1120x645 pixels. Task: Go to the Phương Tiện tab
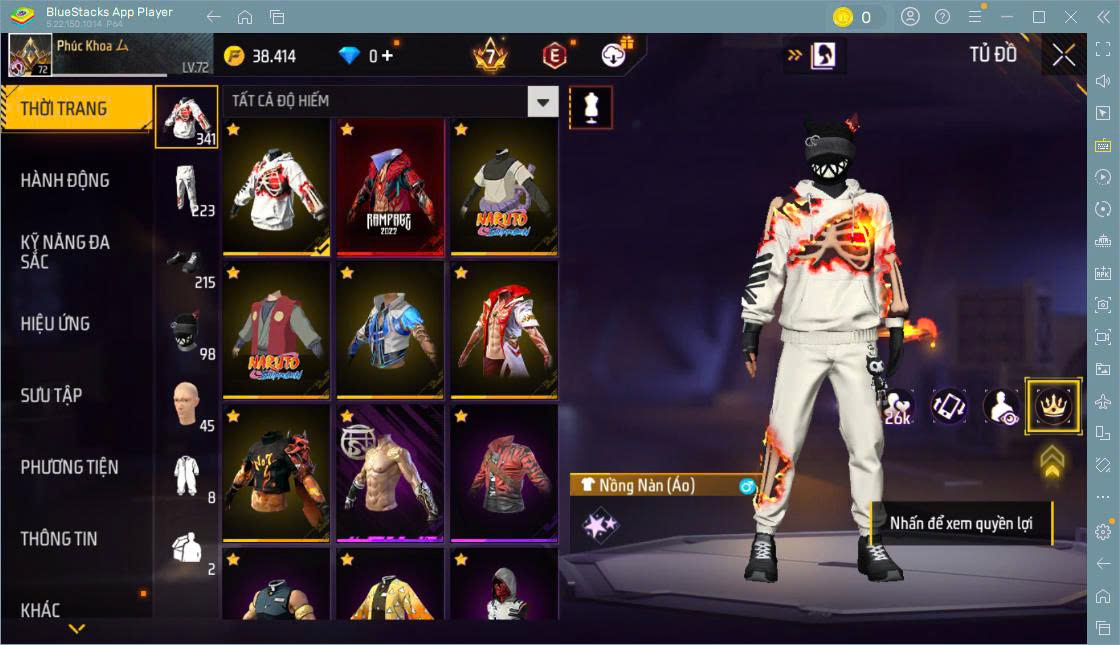click(x=70, y=467)
